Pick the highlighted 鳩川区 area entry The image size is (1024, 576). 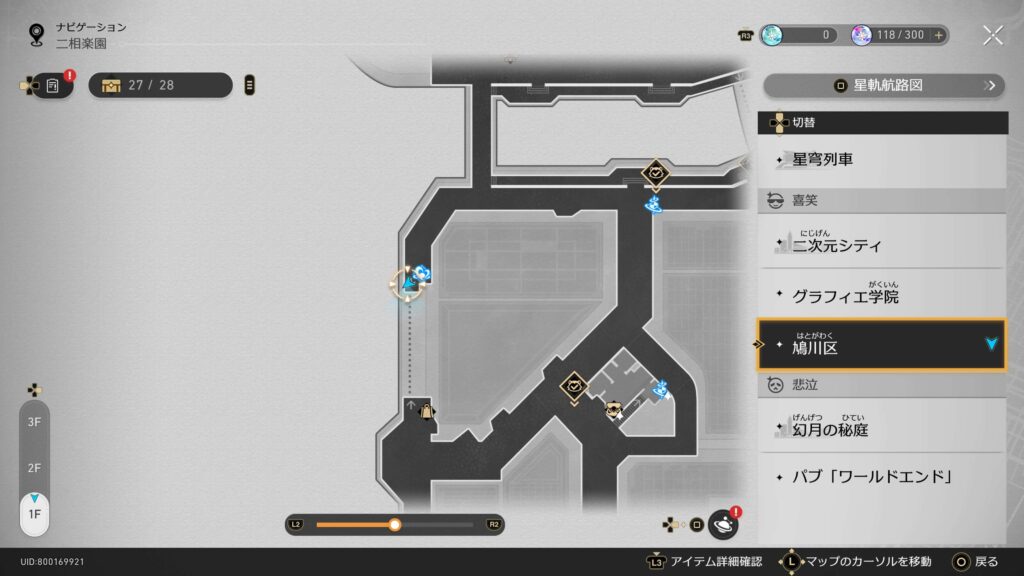(x=882, y=345)
